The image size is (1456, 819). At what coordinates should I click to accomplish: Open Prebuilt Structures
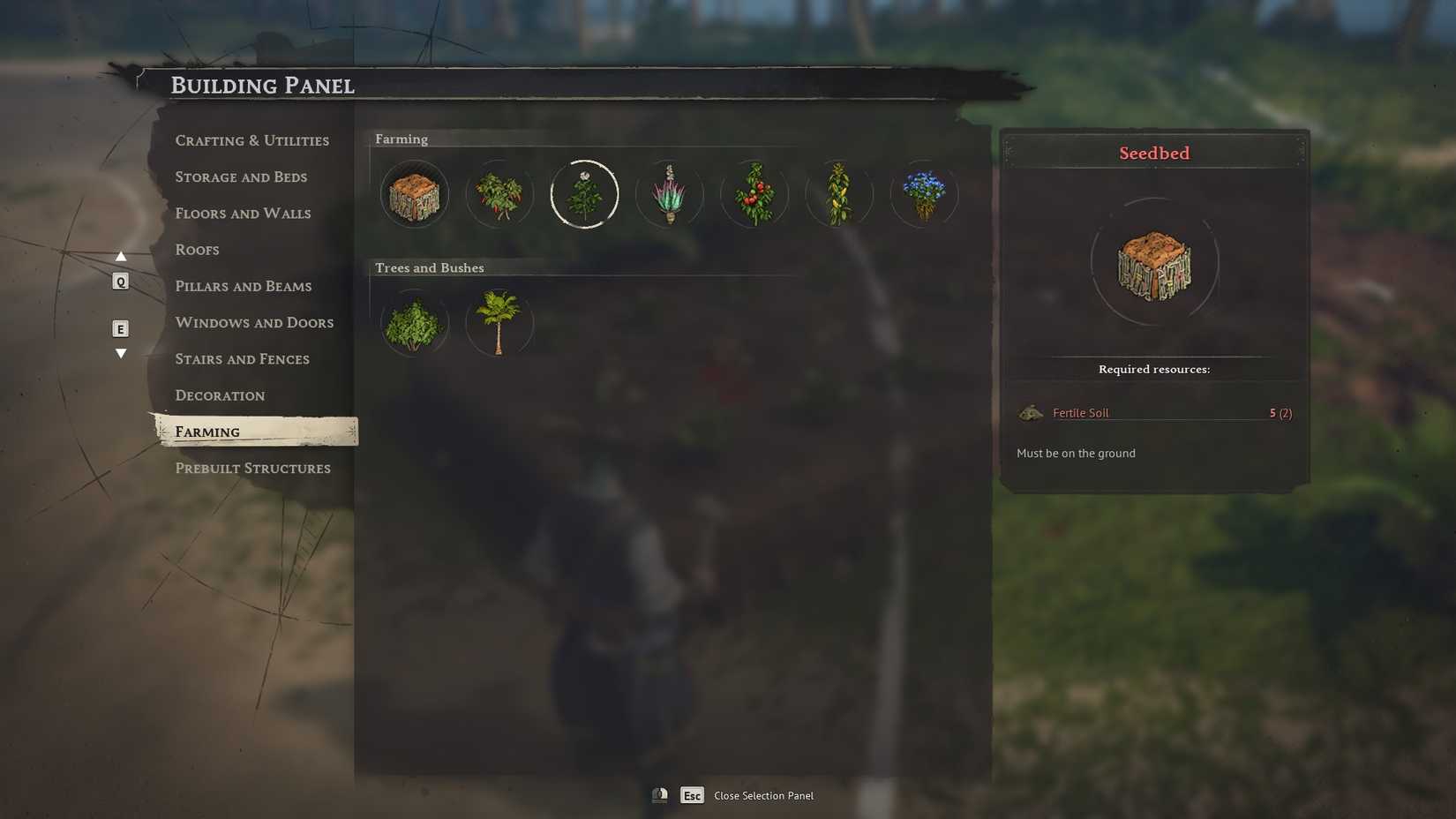pos(253,468)
